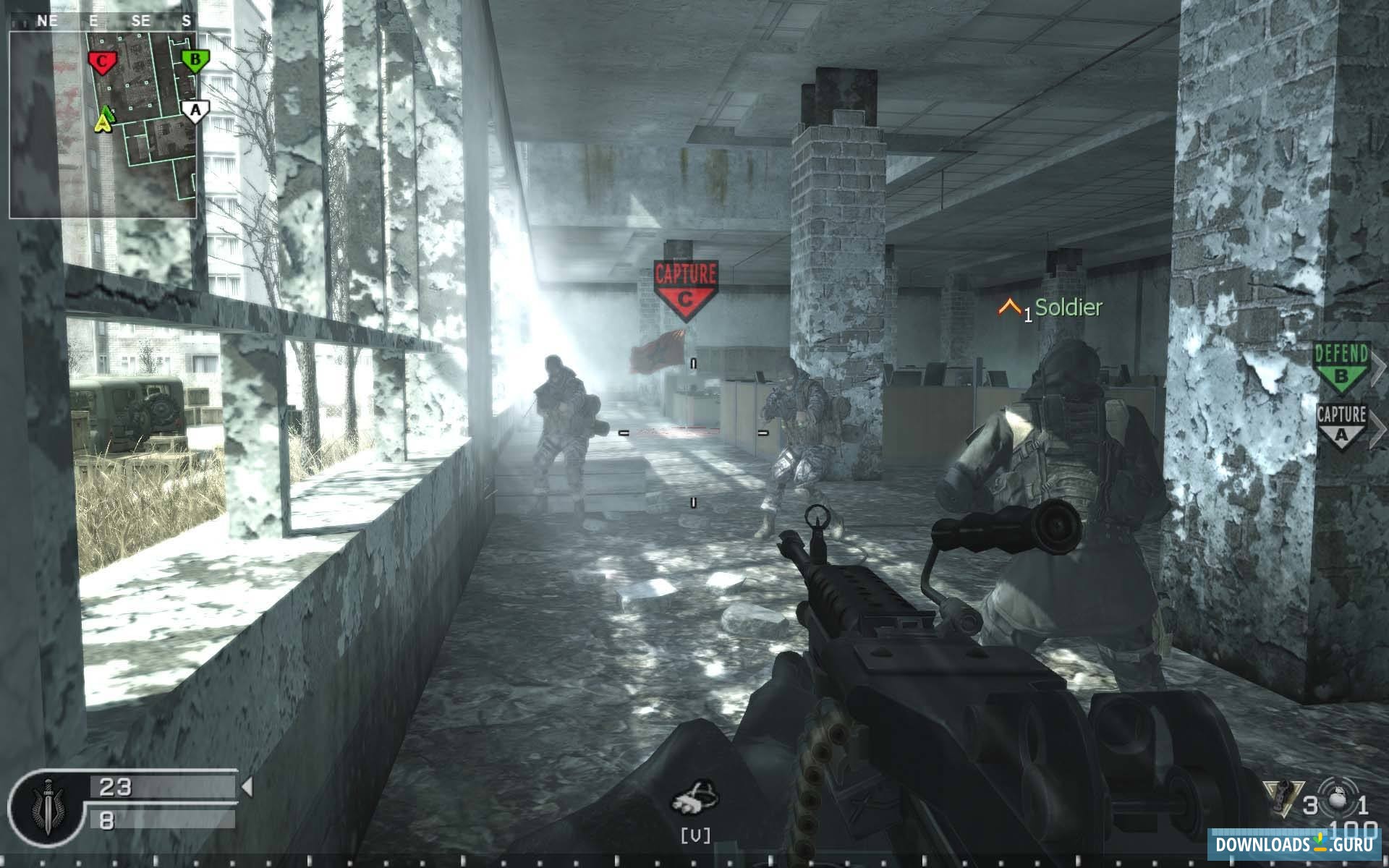Select the green B flag on the minimap
The width and height of the screenshot is (1389, 868).
194,61
